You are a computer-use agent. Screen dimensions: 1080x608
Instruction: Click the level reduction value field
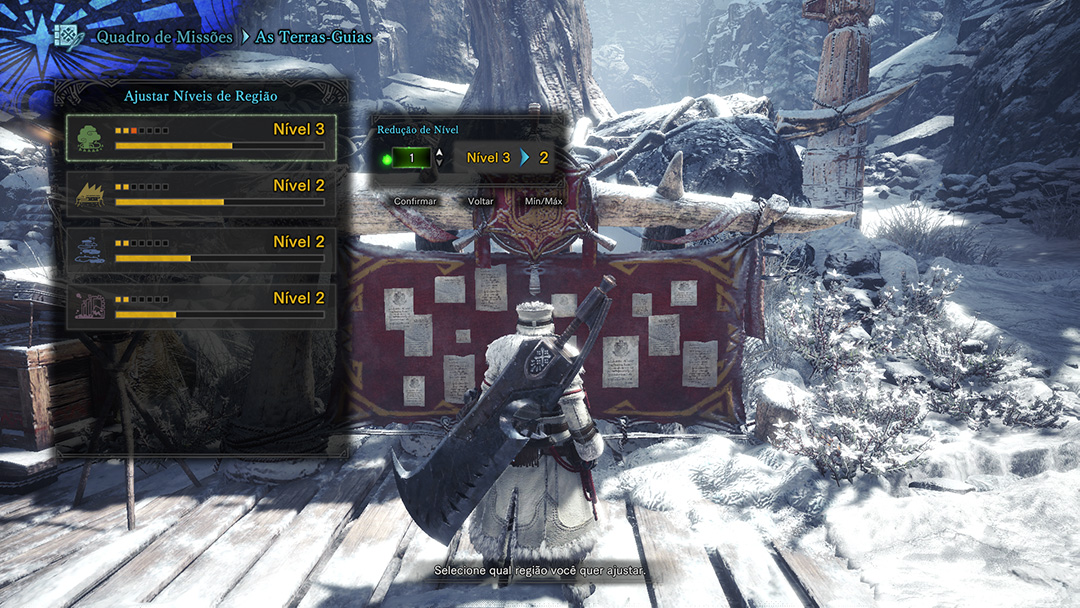(x=411, y=158)
